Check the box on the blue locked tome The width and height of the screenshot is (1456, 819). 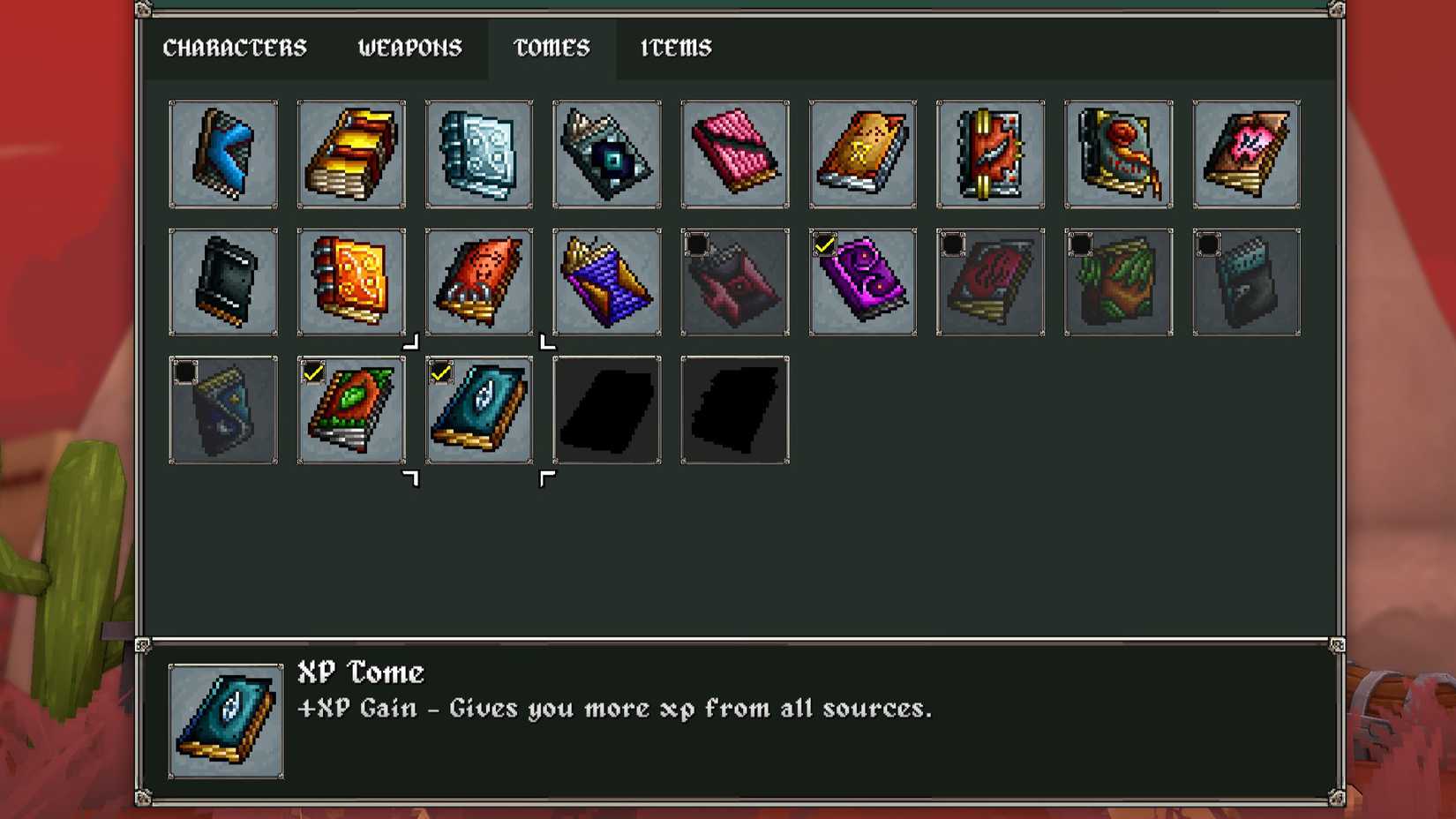[185, 371]
